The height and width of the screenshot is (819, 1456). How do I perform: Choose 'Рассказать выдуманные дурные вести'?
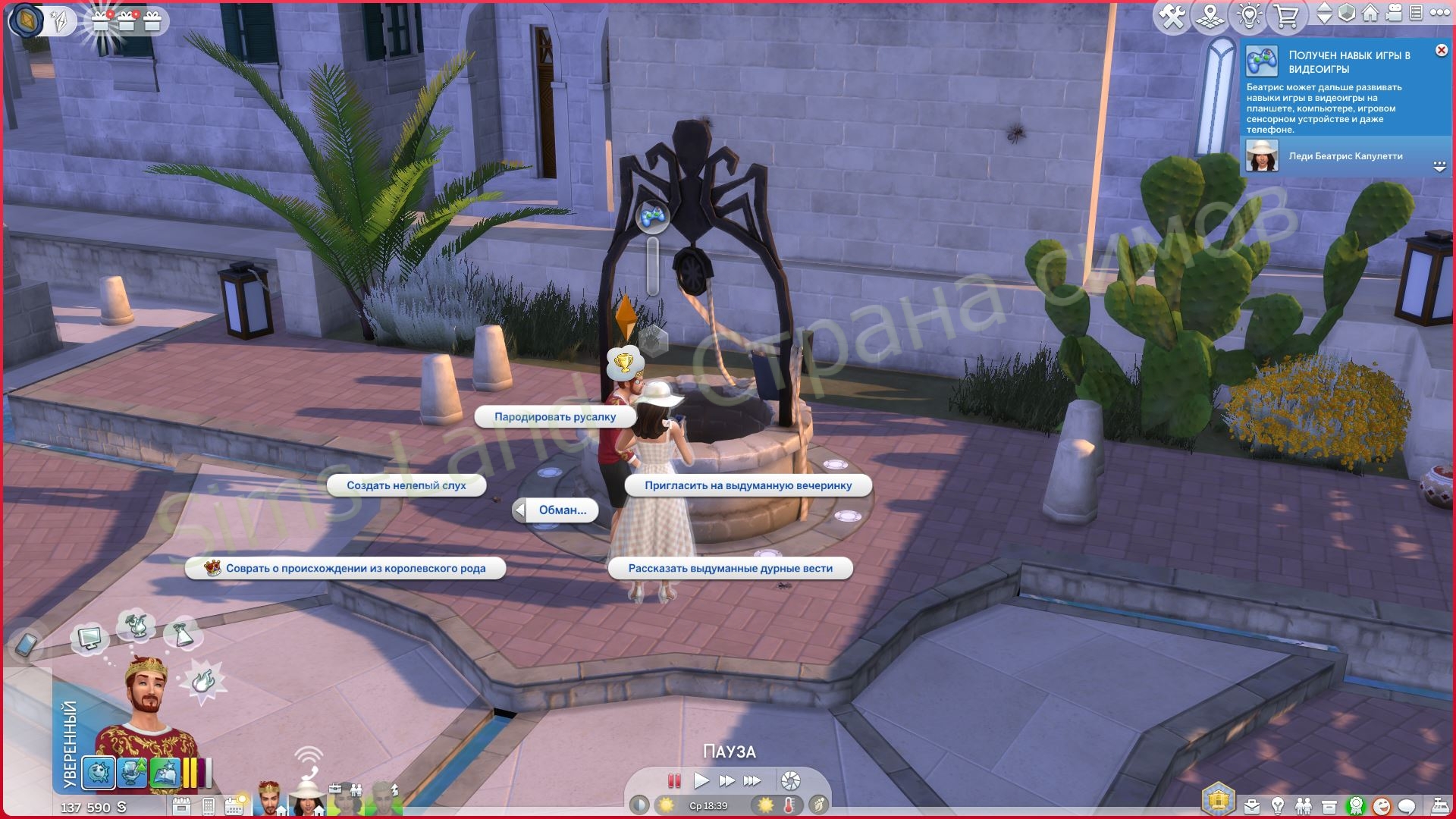pyautogui.click(x=730, y=569)
